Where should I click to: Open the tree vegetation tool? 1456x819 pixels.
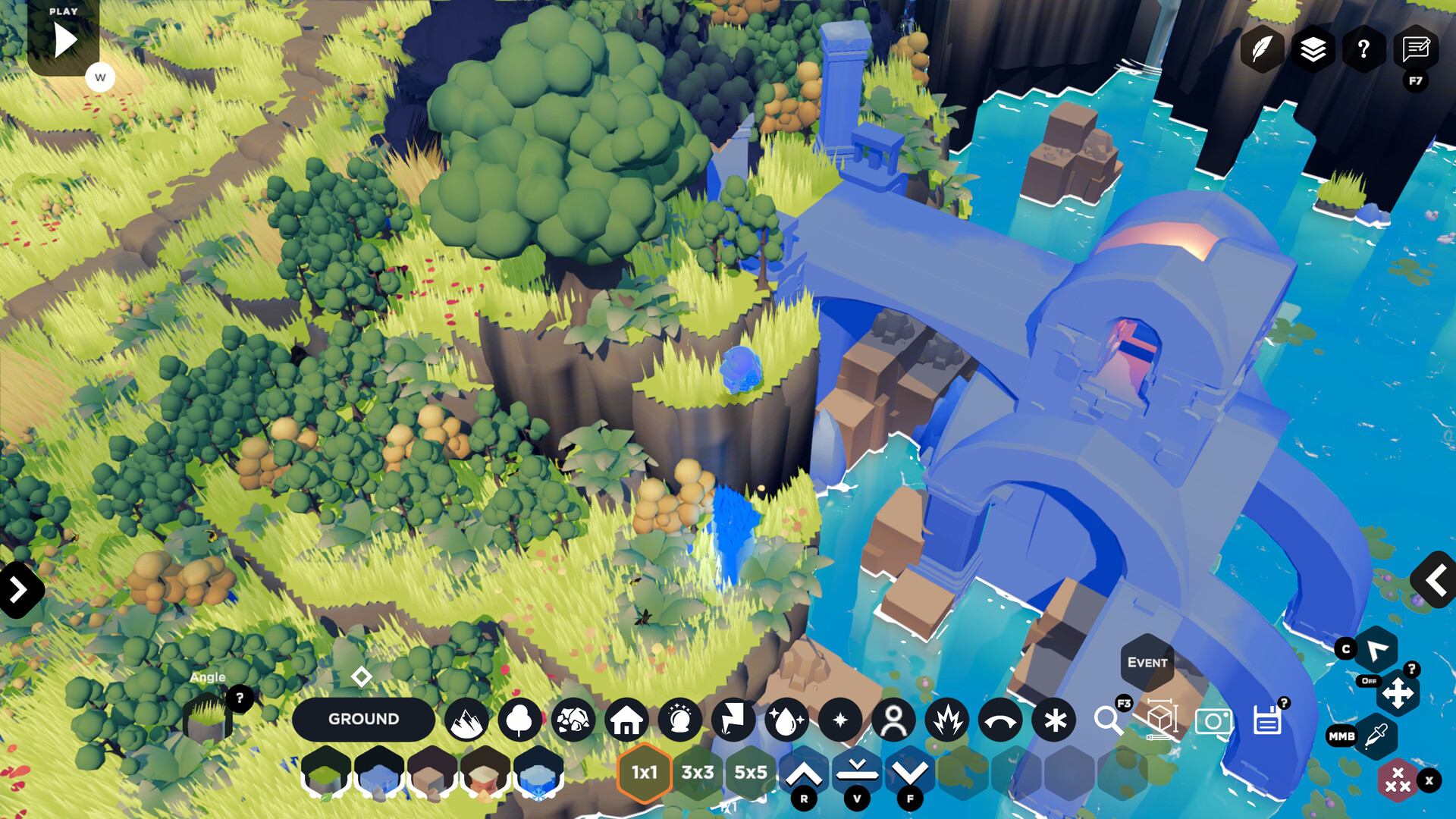pyautogui.click(x=519, y=720)
